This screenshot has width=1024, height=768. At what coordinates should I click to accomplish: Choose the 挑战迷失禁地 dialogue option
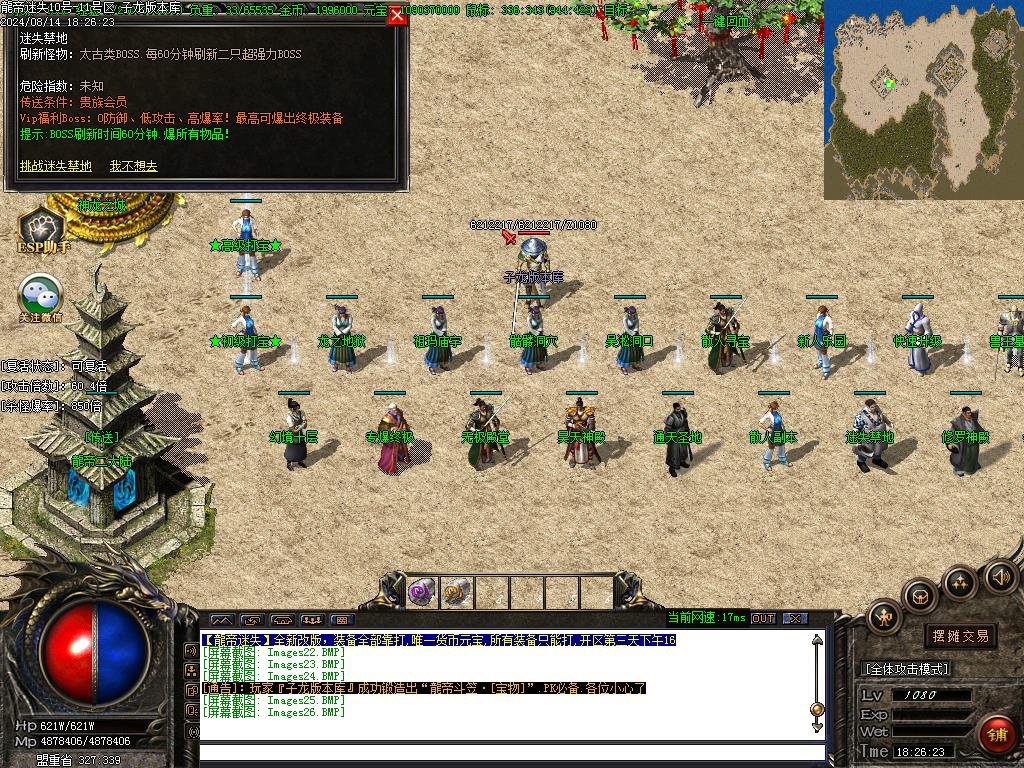coord(55,166)
